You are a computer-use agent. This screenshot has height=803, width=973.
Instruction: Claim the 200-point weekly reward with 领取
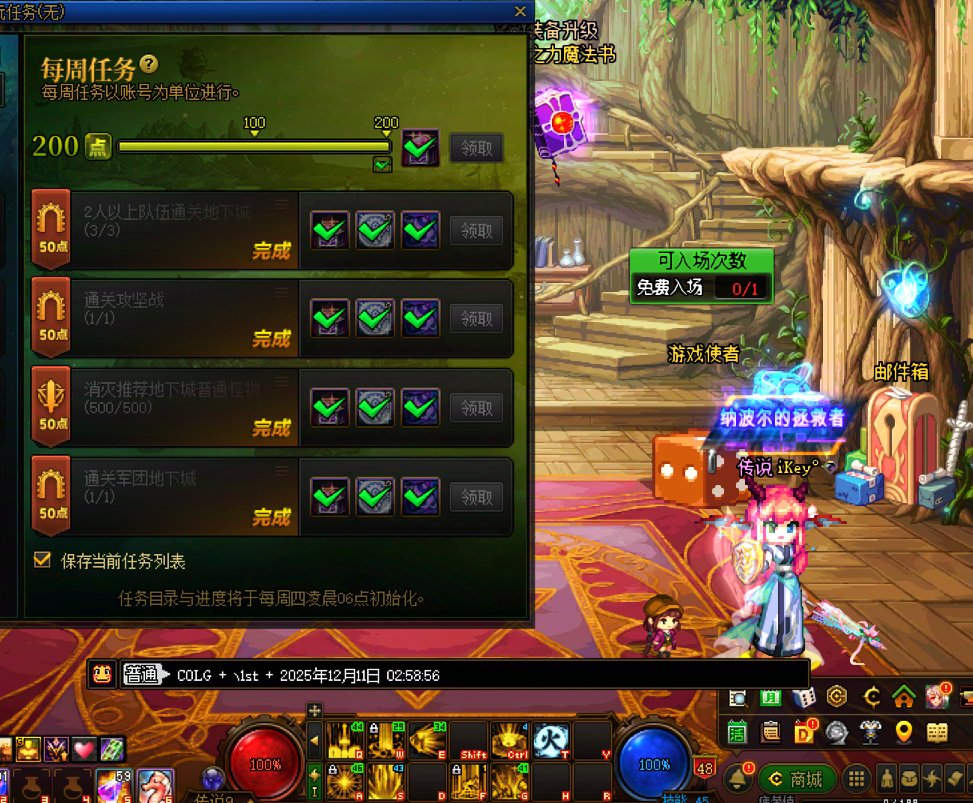point(476,148)
